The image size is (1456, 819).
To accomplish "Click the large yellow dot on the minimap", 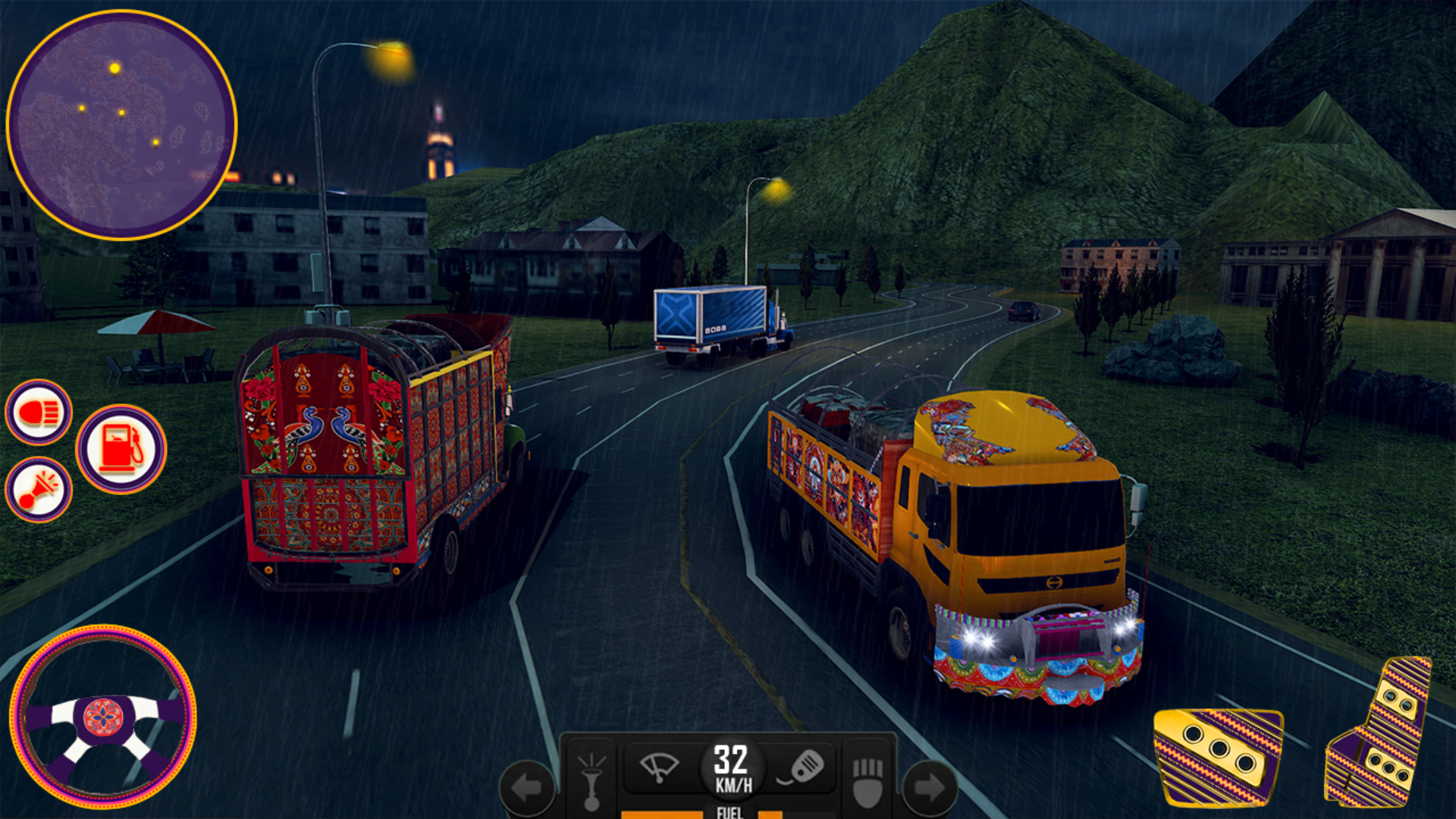I will pyautogui.click(x=114, y=67).
